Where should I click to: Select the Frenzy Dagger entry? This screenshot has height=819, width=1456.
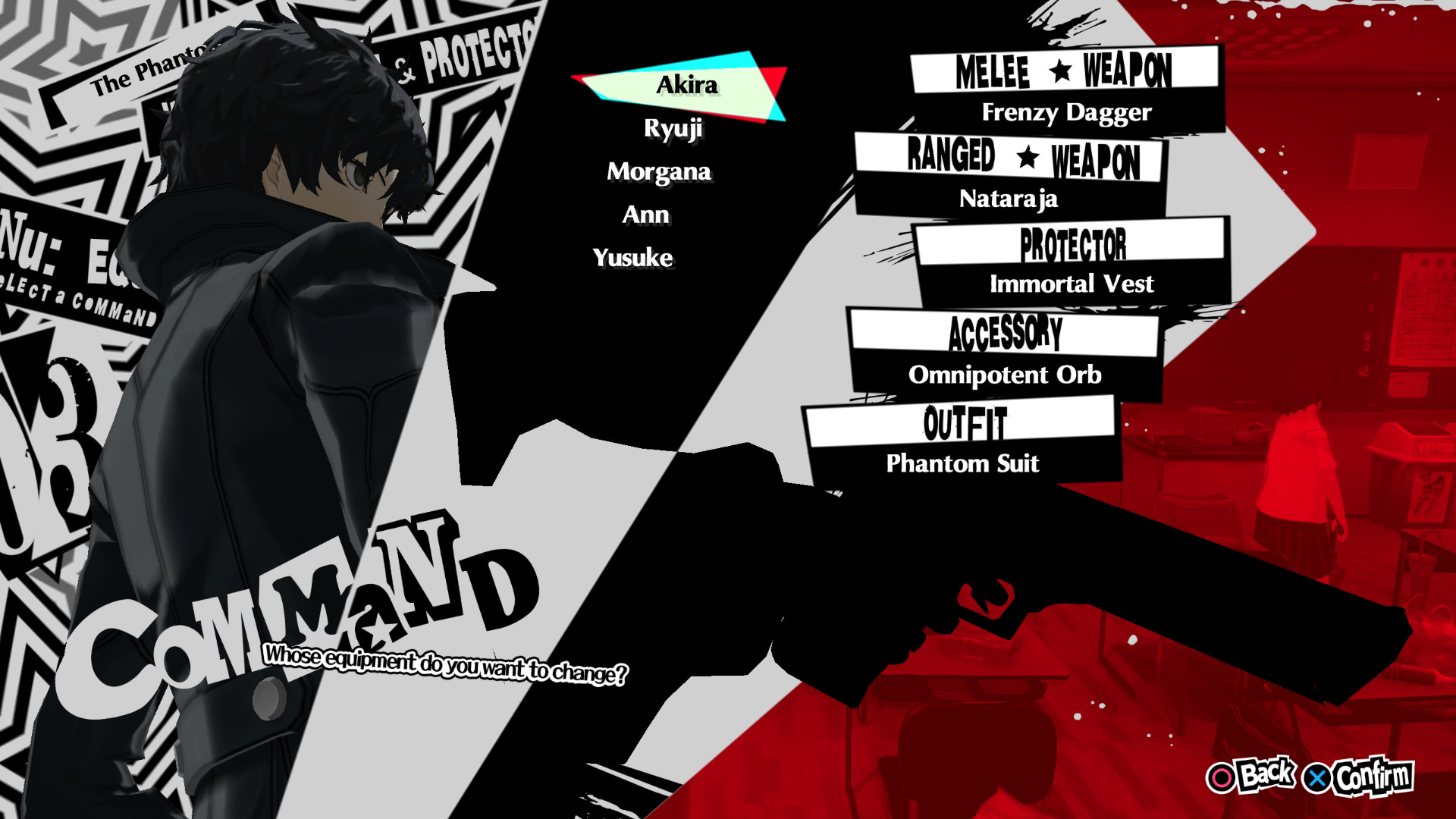tap(1068, 112)
